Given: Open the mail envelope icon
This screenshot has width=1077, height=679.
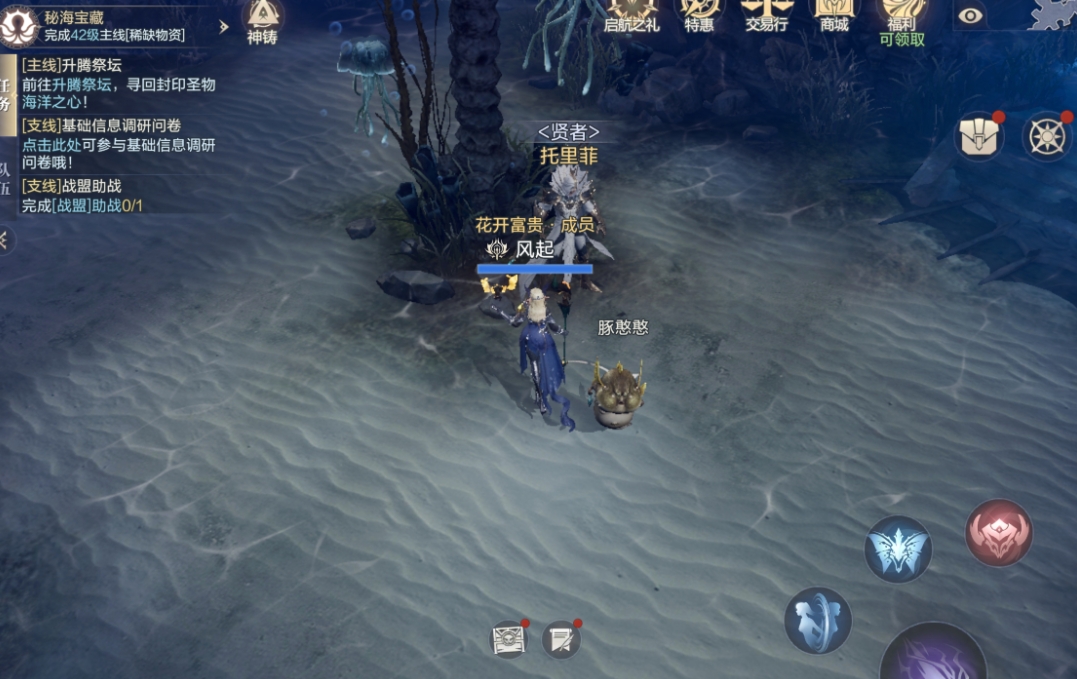Looking at the screenshot, I should pyautogui.click(x=509, y=639).
